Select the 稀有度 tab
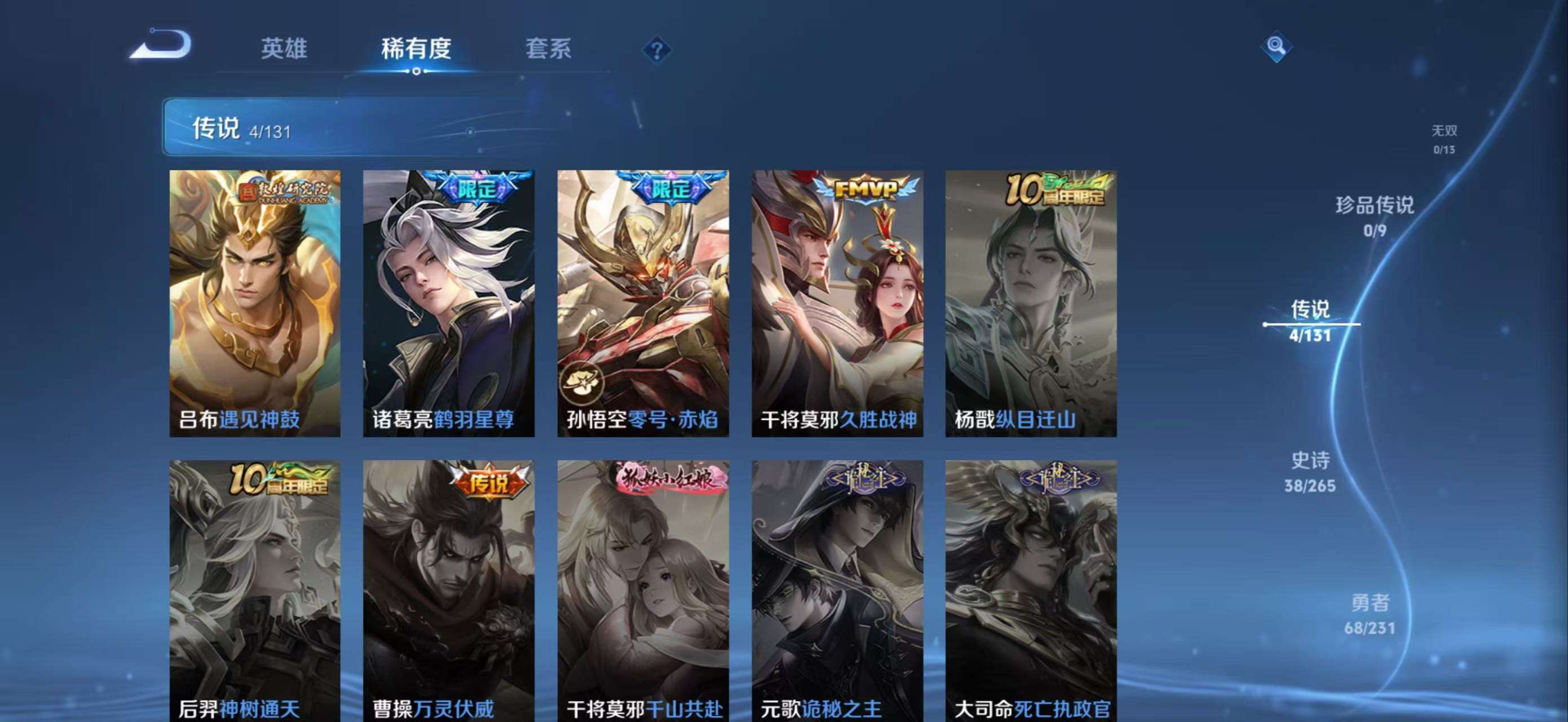 416,49
